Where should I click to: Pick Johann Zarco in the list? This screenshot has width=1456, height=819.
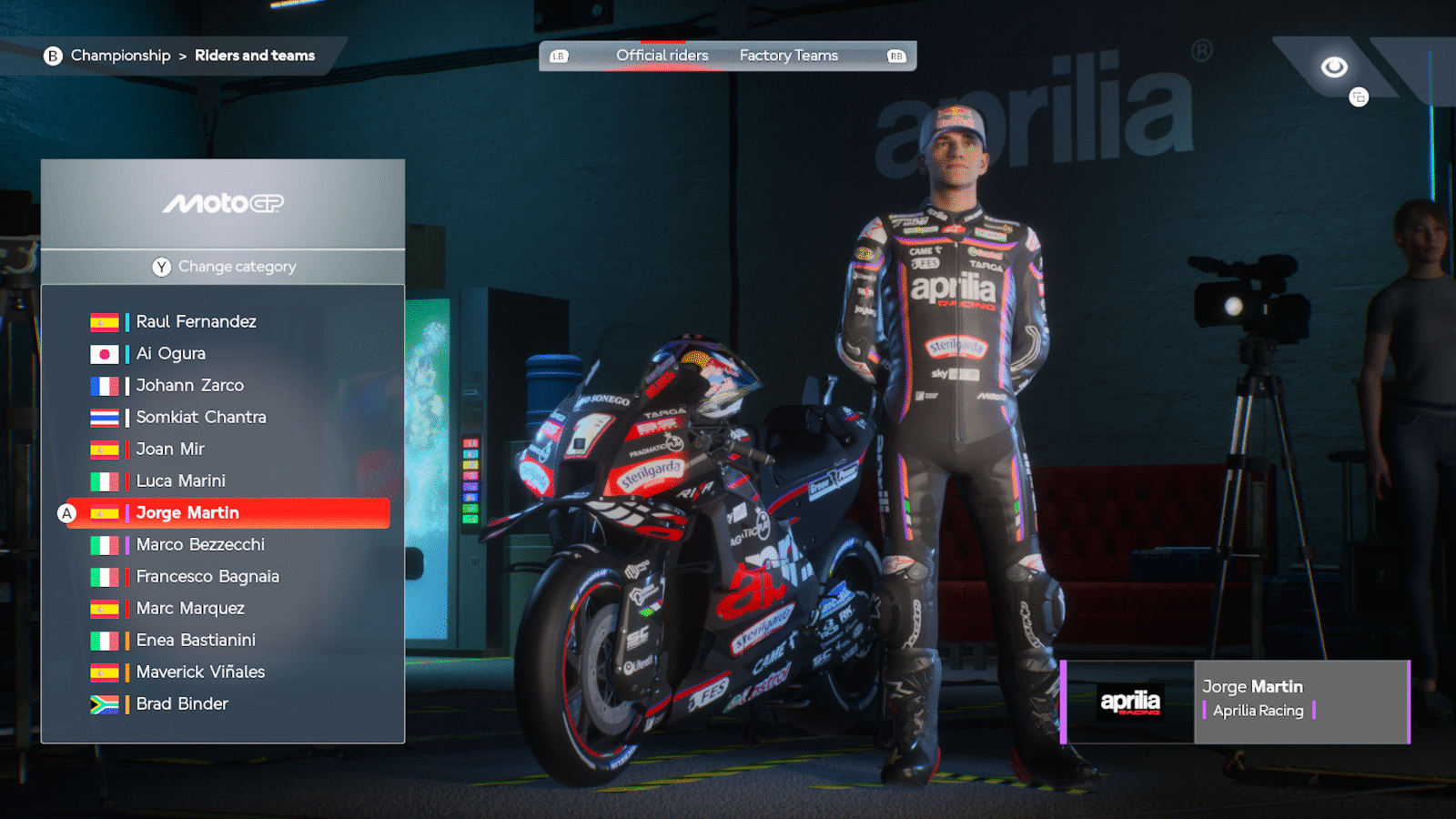(189, 386)
